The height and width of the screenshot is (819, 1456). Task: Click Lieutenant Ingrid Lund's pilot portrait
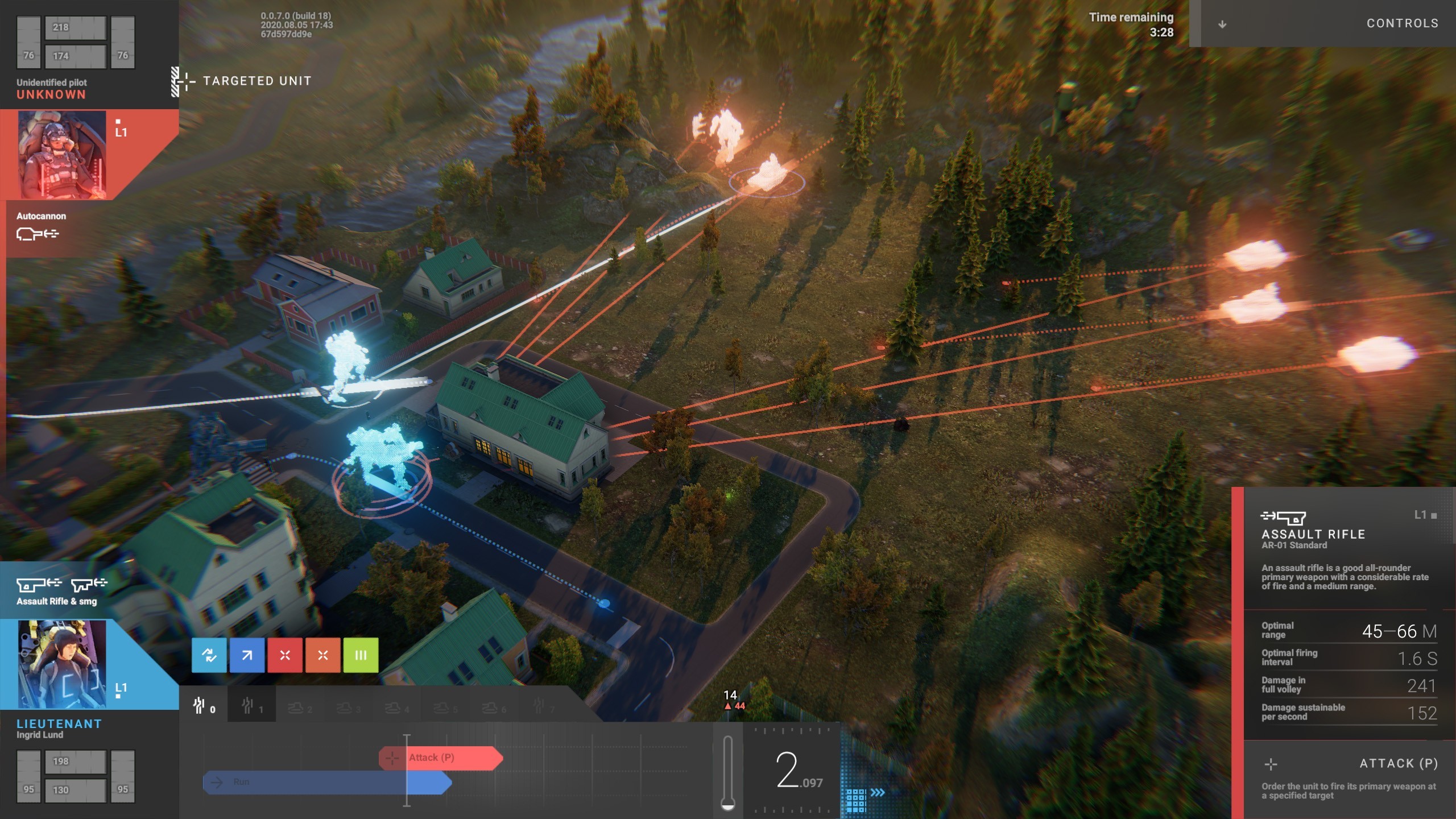(x=61, y=664)
